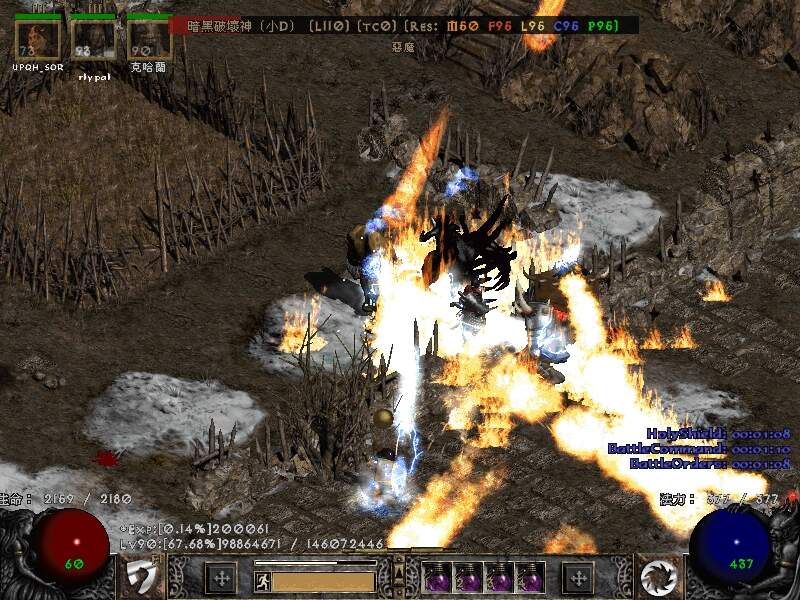This screenshot has height=600, width=800.
Task: Select the UPQH_SOR party portrait
Action: (37, 40)
